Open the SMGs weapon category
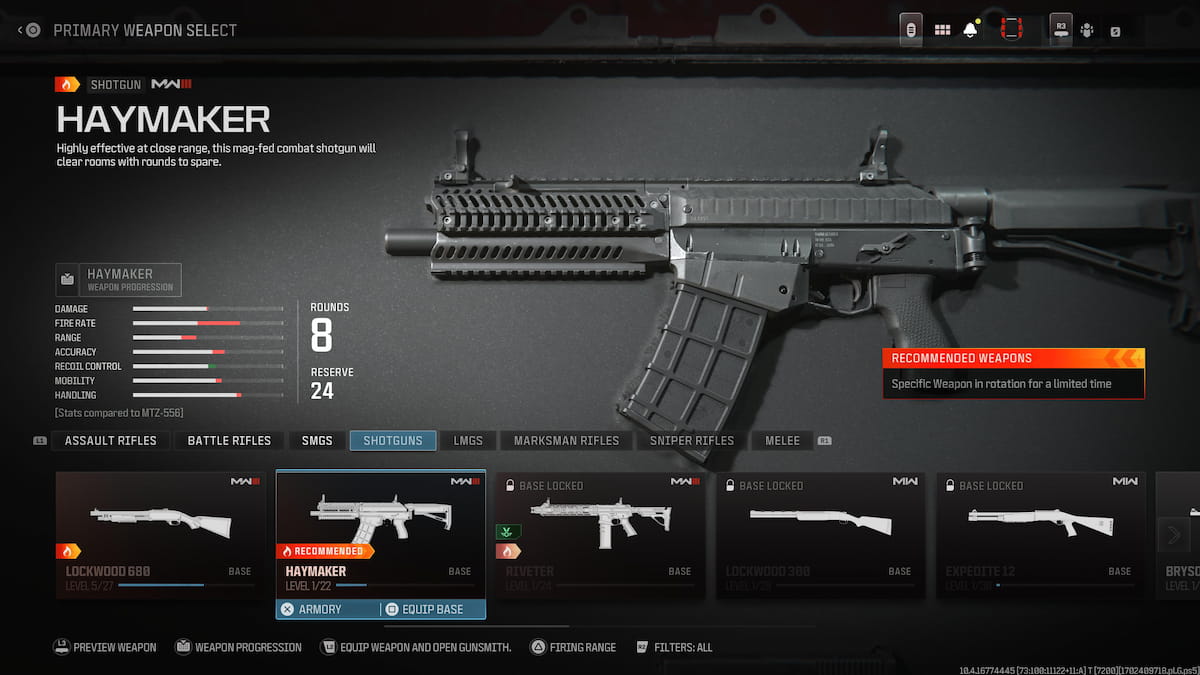1200x675 pixels. 317,440
